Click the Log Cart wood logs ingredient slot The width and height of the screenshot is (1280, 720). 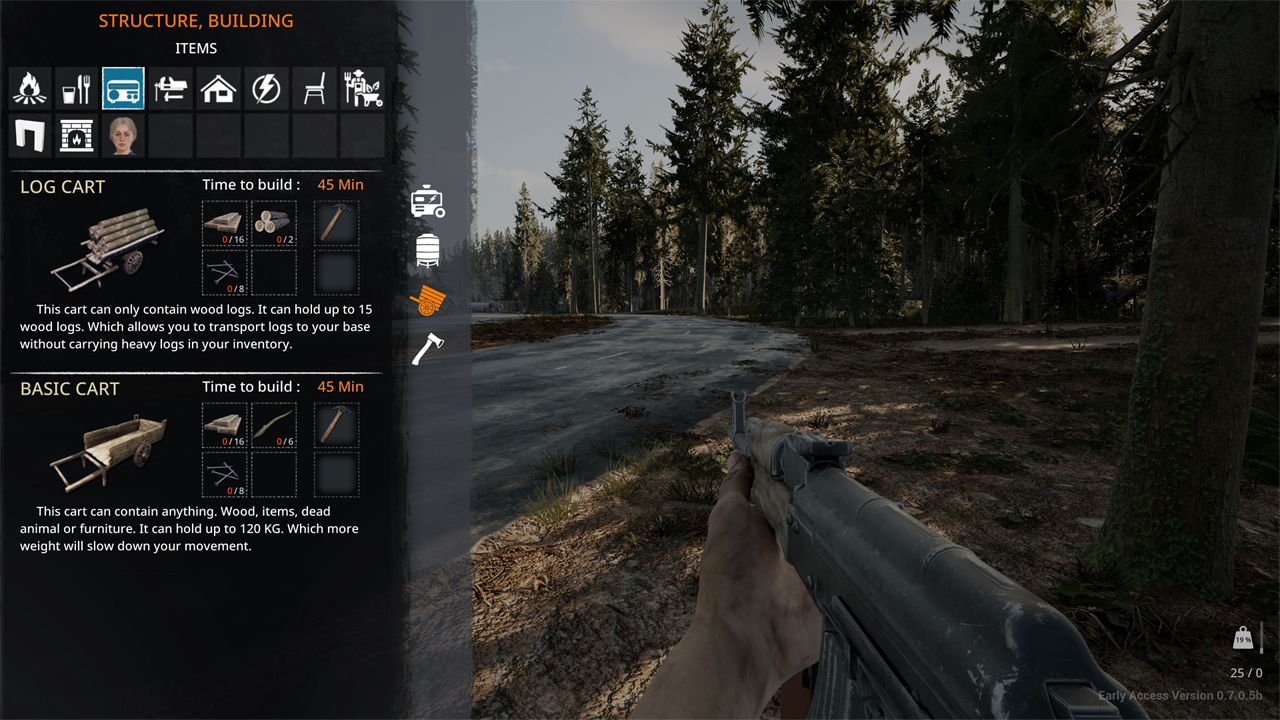[x=273, y=224]
